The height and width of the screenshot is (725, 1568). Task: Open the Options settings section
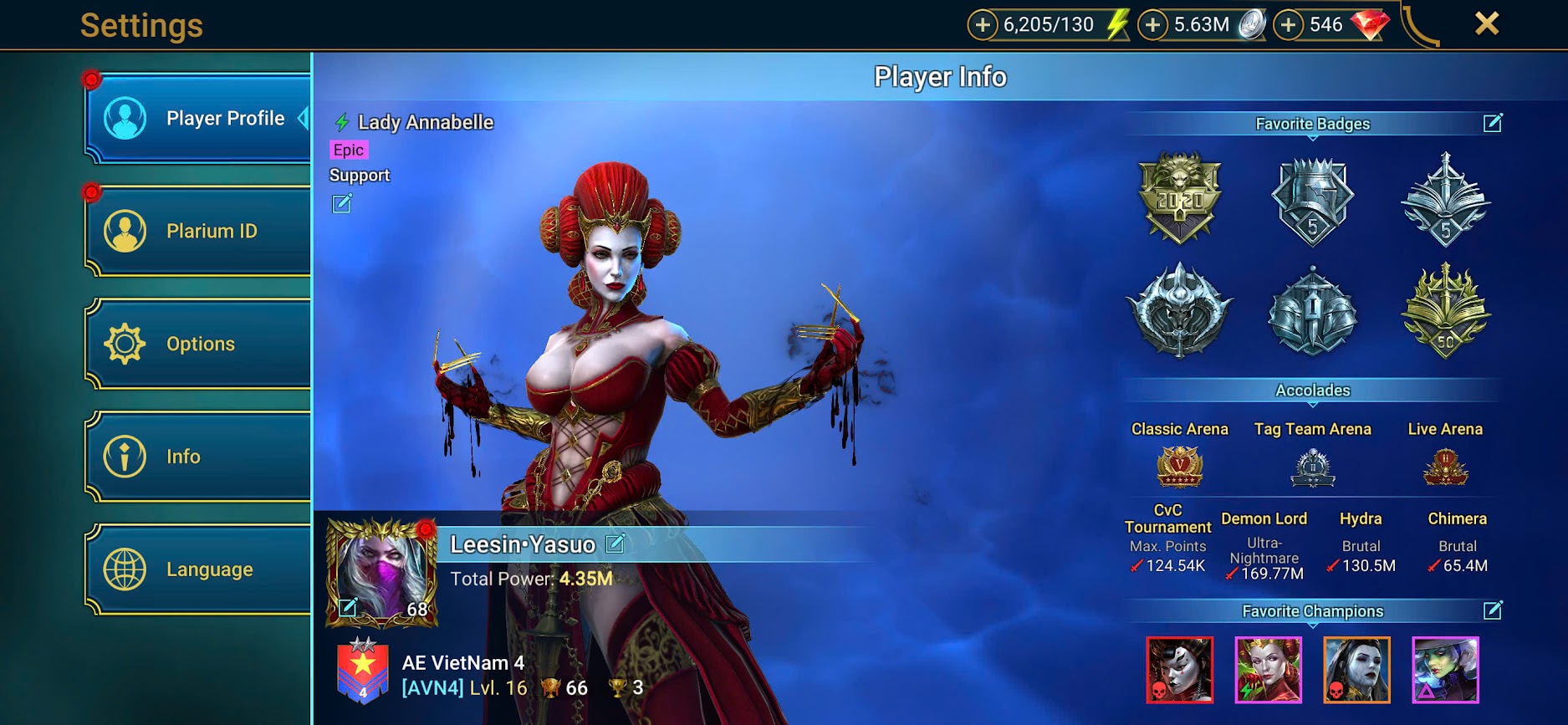[x=199, y=344]
